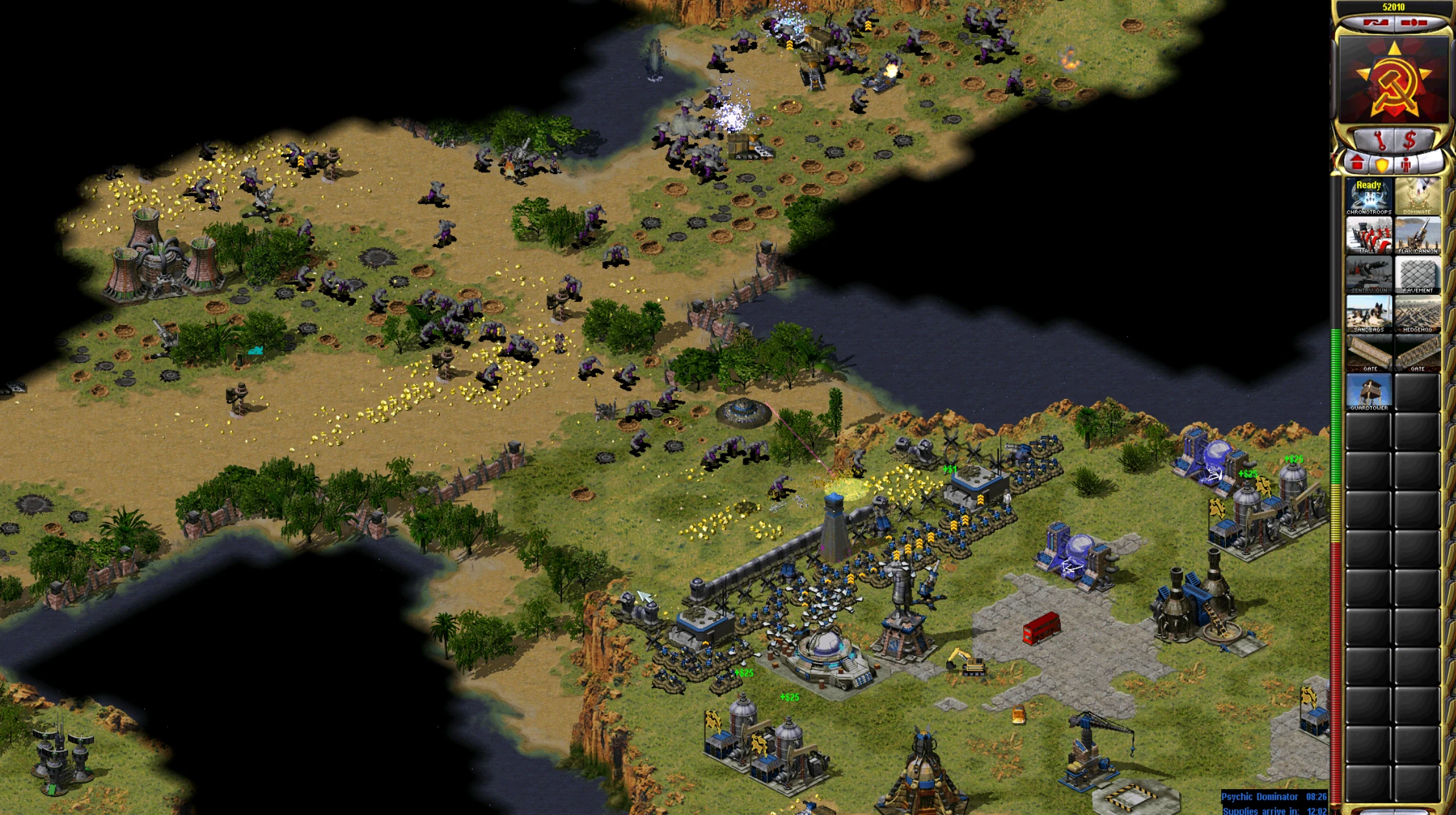Build Sandbags from the defense list
The height and width of the screenshot is (815, 1456).
click(1368, 314)
